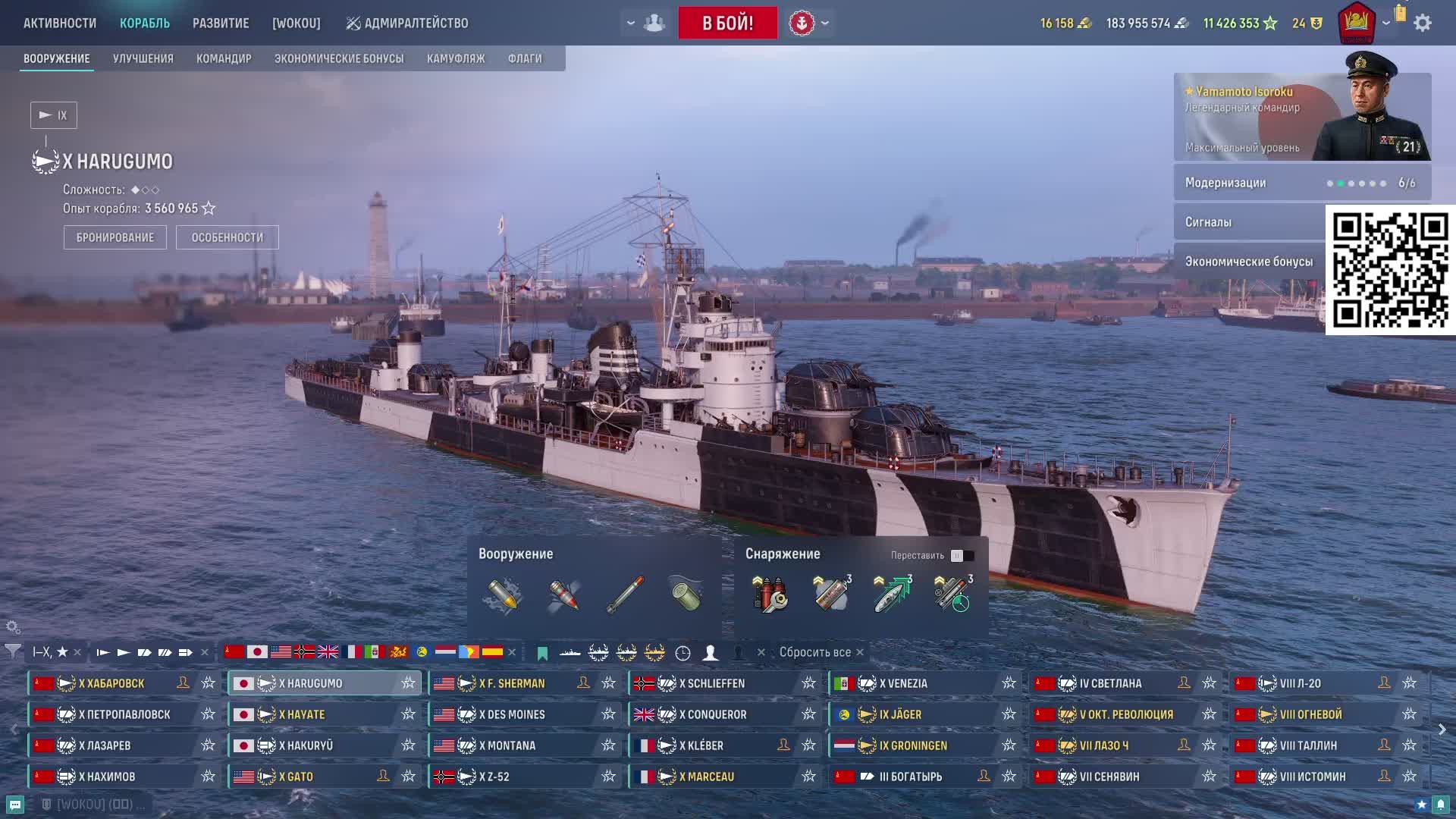This screenshot has height=819, width=1456.
Task: Open the game settings gear
Action: (1423, 23)
